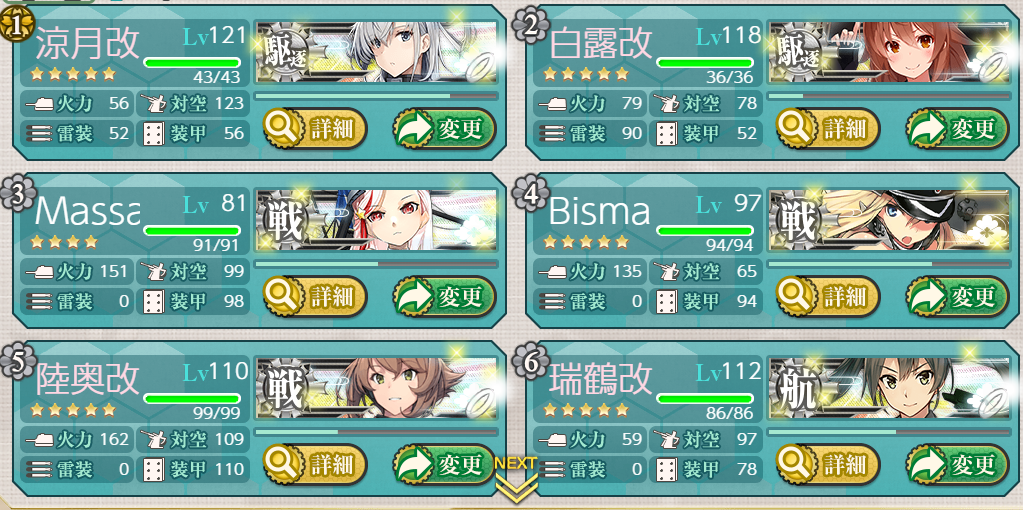Image resolution: width=1023 pixels, height=510 pixels.
Task: Choose Bismarck portrait banner
Action: [890, 221]
